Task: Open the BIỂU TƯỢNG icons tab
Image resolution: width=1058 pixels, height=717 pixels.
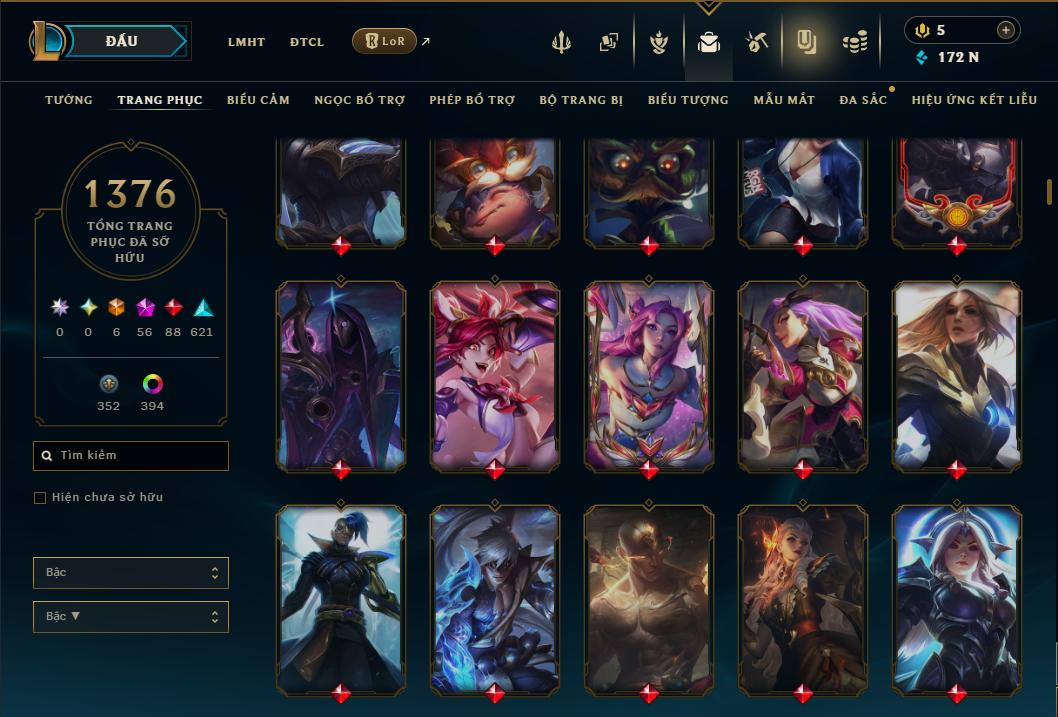Action: tap(688, 100)
